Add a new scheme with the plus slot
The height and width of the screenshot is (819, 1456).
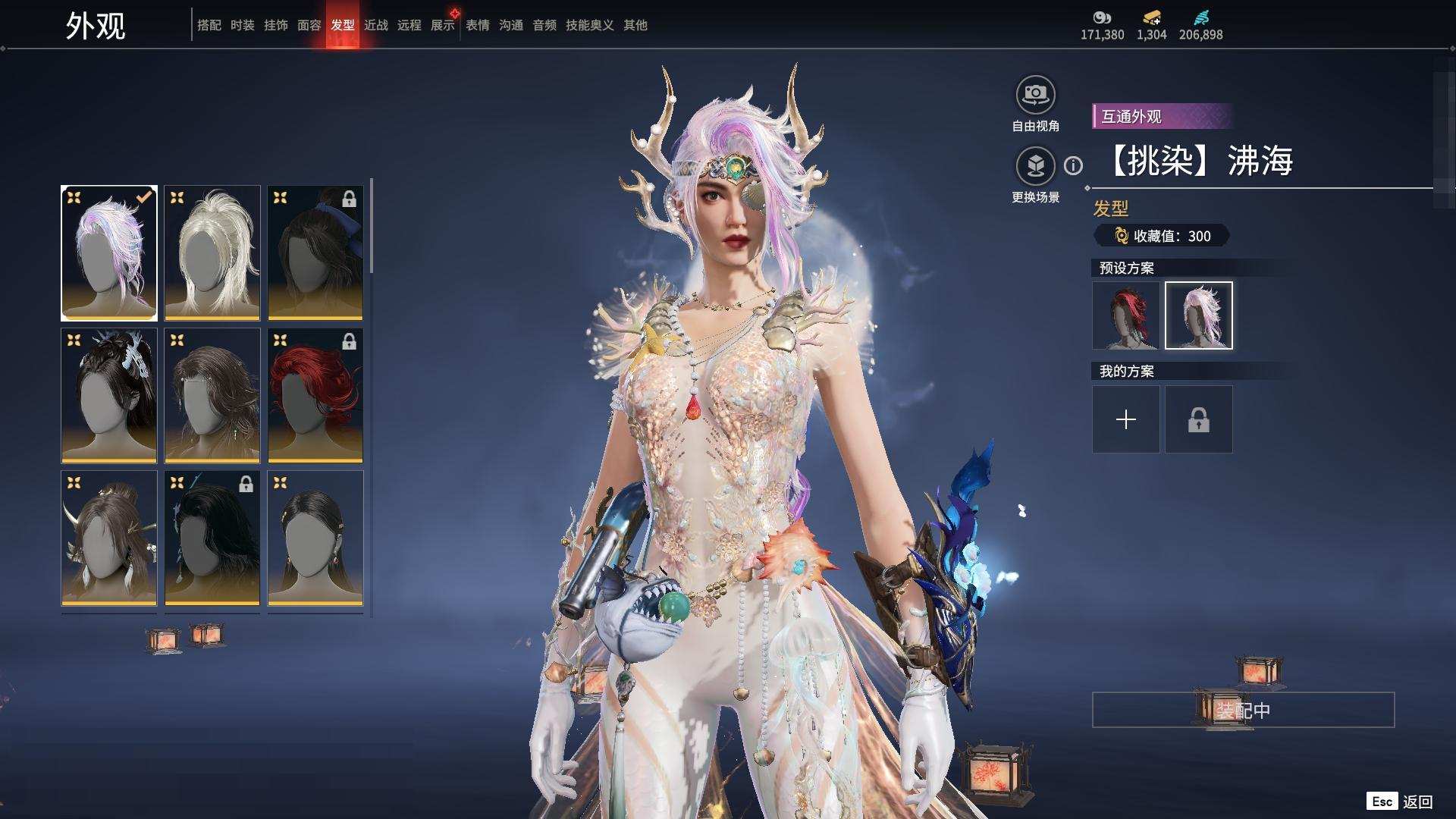pos(1125,419)
